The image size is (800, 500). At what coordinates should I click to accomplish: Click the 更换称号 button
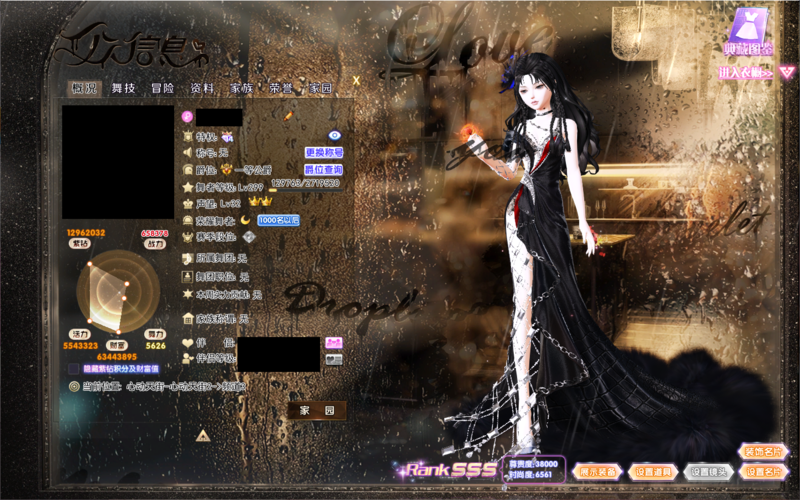324,152
